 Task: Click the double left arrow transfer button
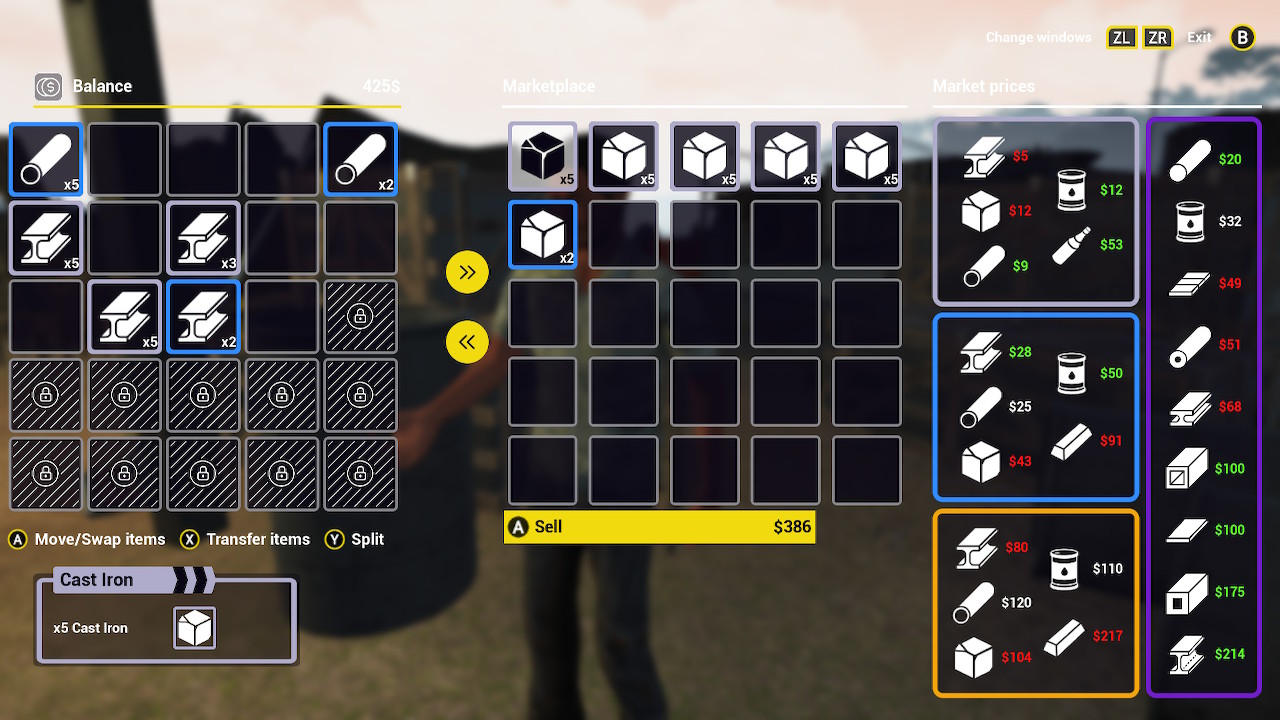coord(467,342)
